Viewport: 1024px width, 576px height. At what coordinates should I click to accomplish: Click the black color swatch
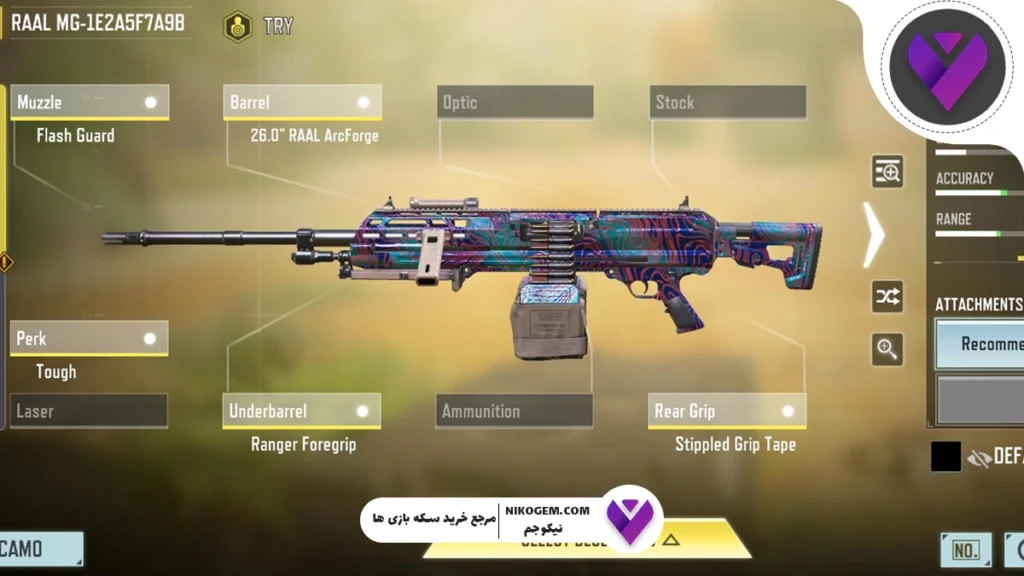(x=946, y=457)
